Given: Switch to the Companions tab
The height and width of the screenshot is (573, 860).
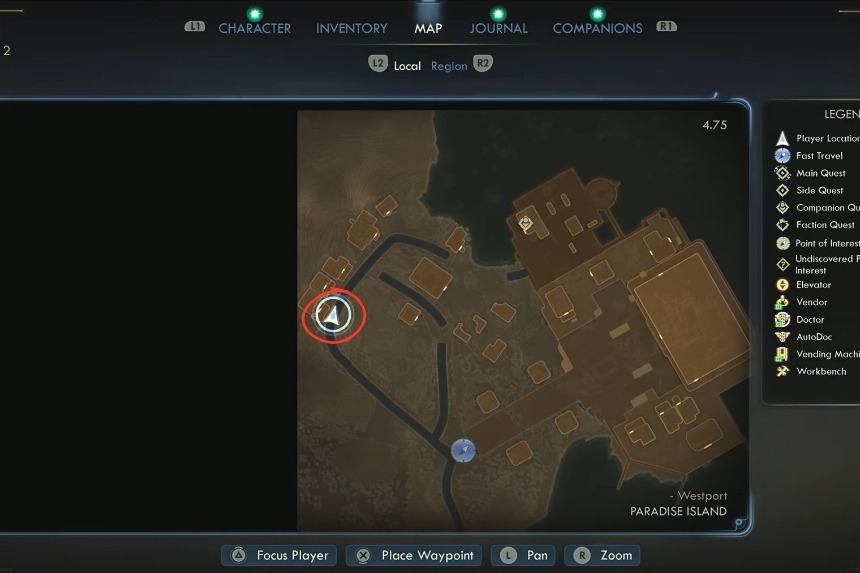Looking at the screenshot, I should [x=597, y=28].
